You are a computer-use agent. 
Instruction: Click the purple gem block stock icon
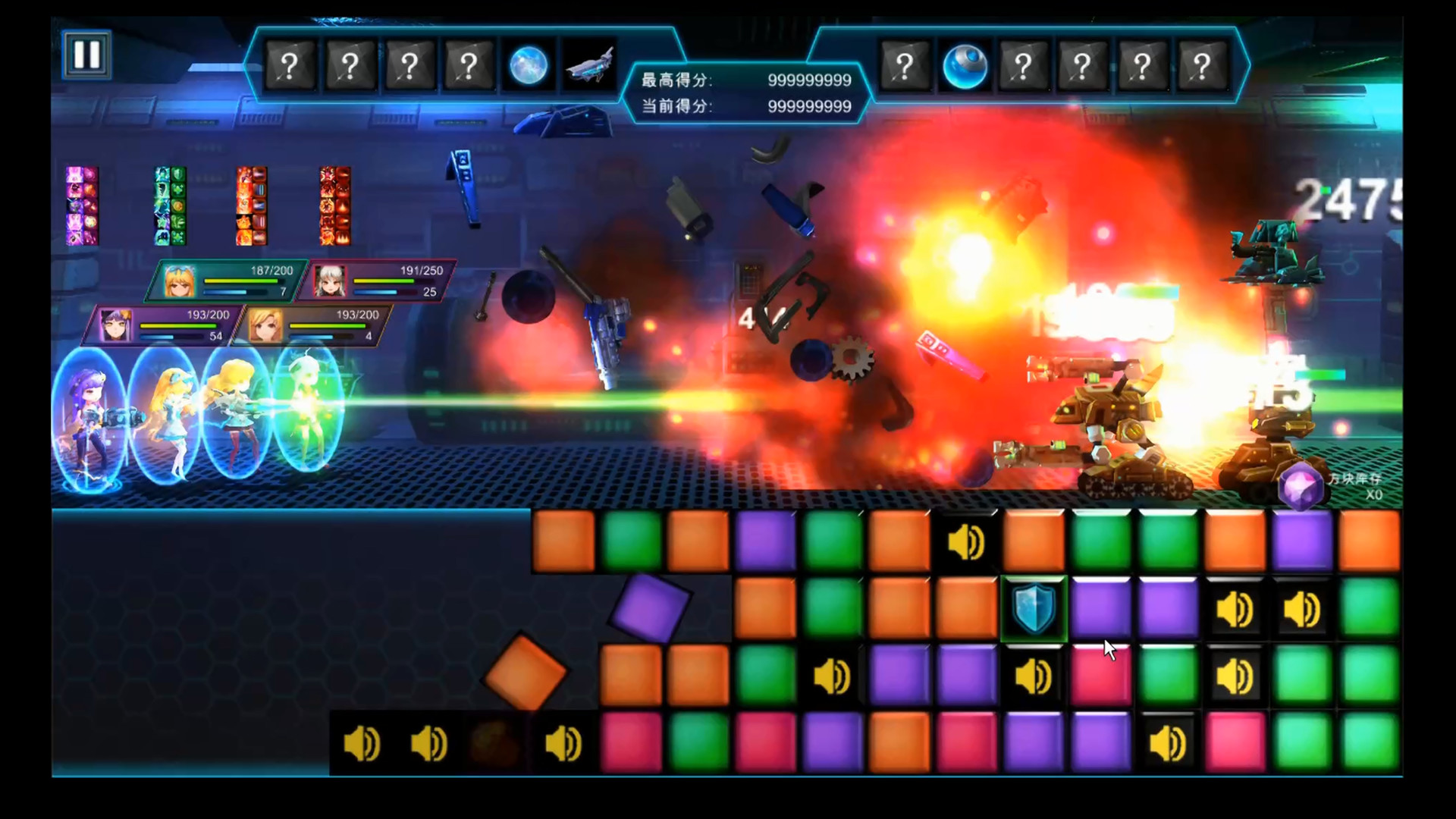(1301, 485)
